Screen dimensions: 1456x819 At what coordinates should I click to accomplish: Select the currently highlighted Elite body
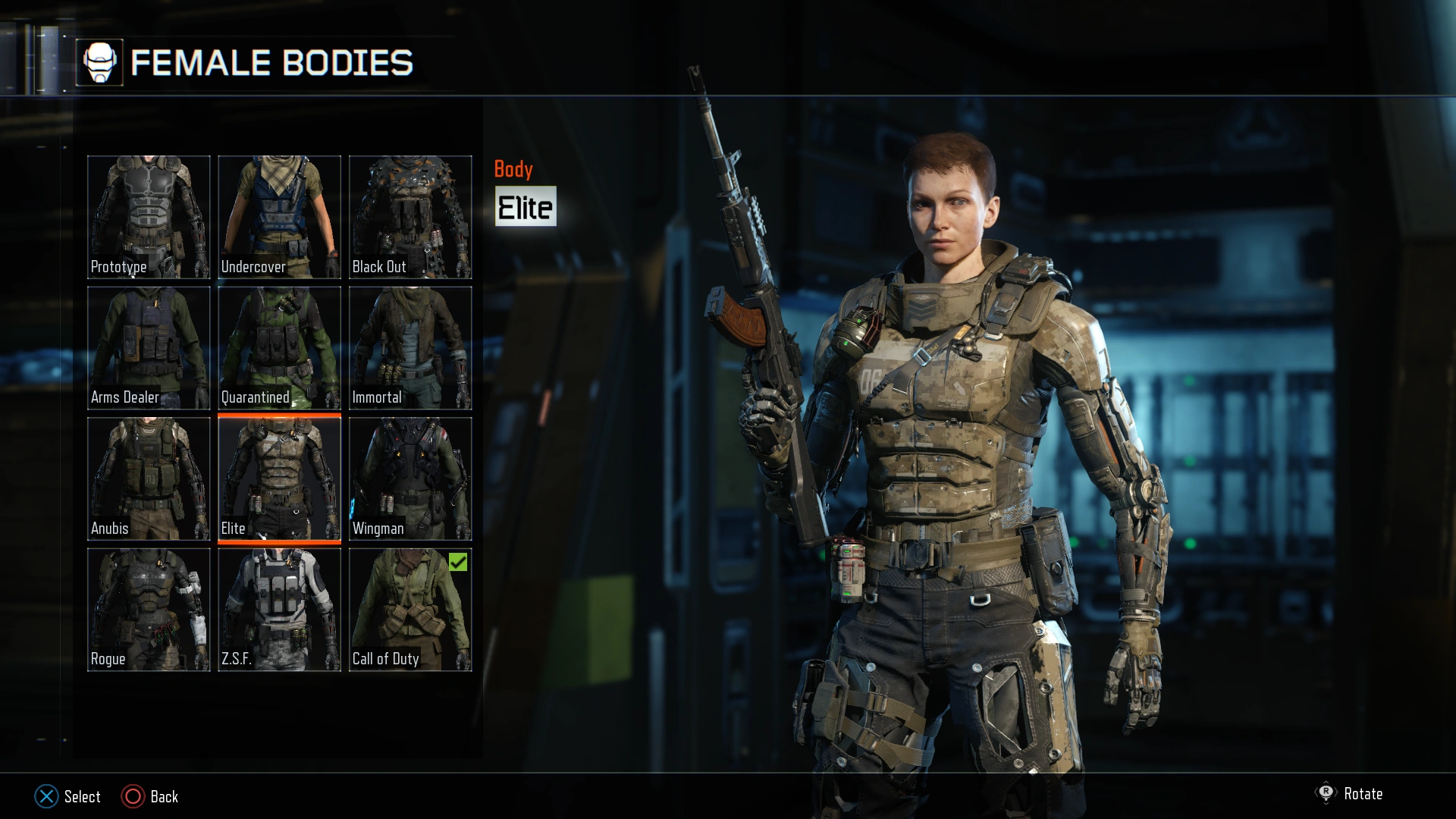point(279,478)
